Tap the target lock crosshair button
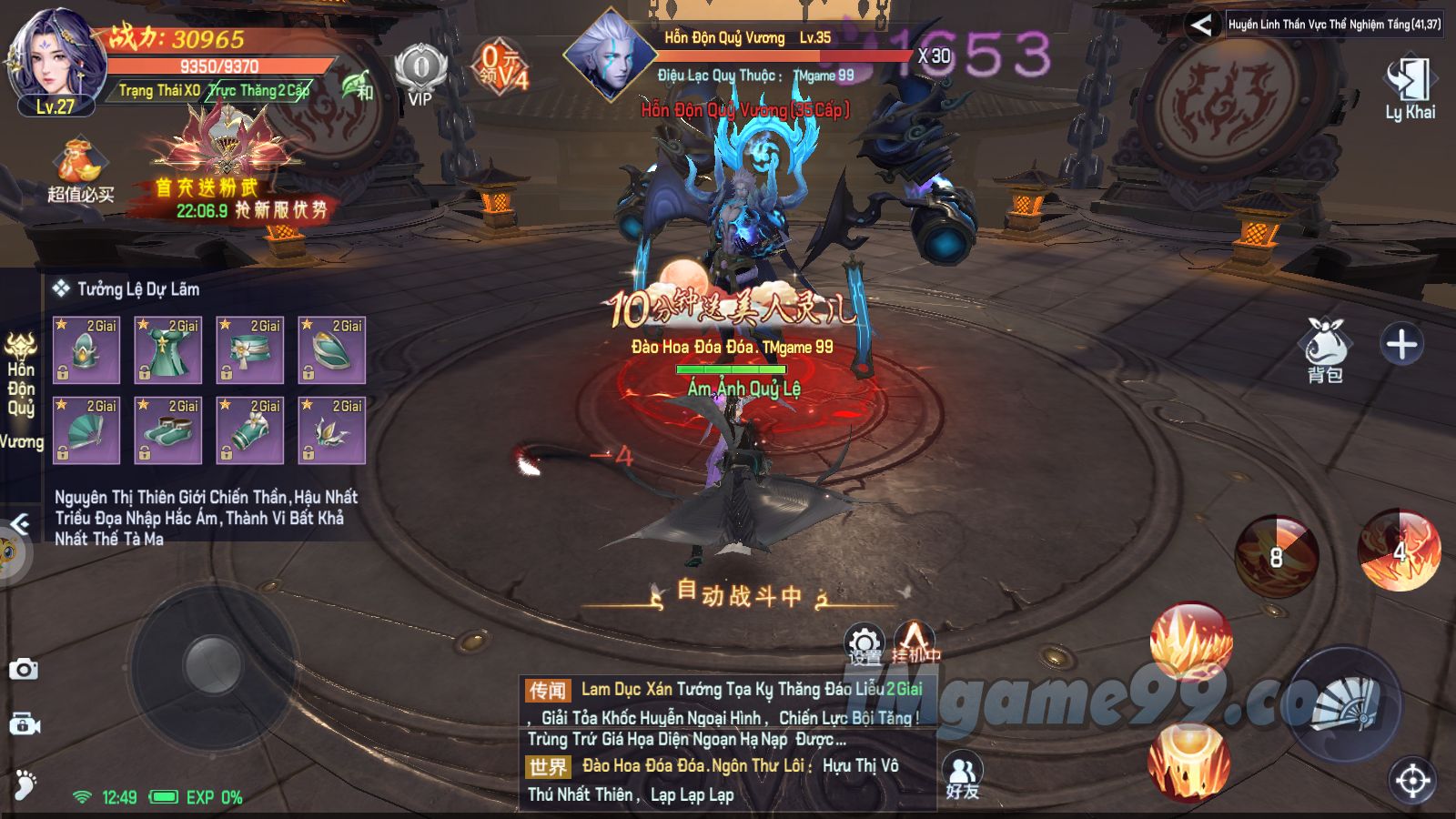 (x=1411, y=780)
